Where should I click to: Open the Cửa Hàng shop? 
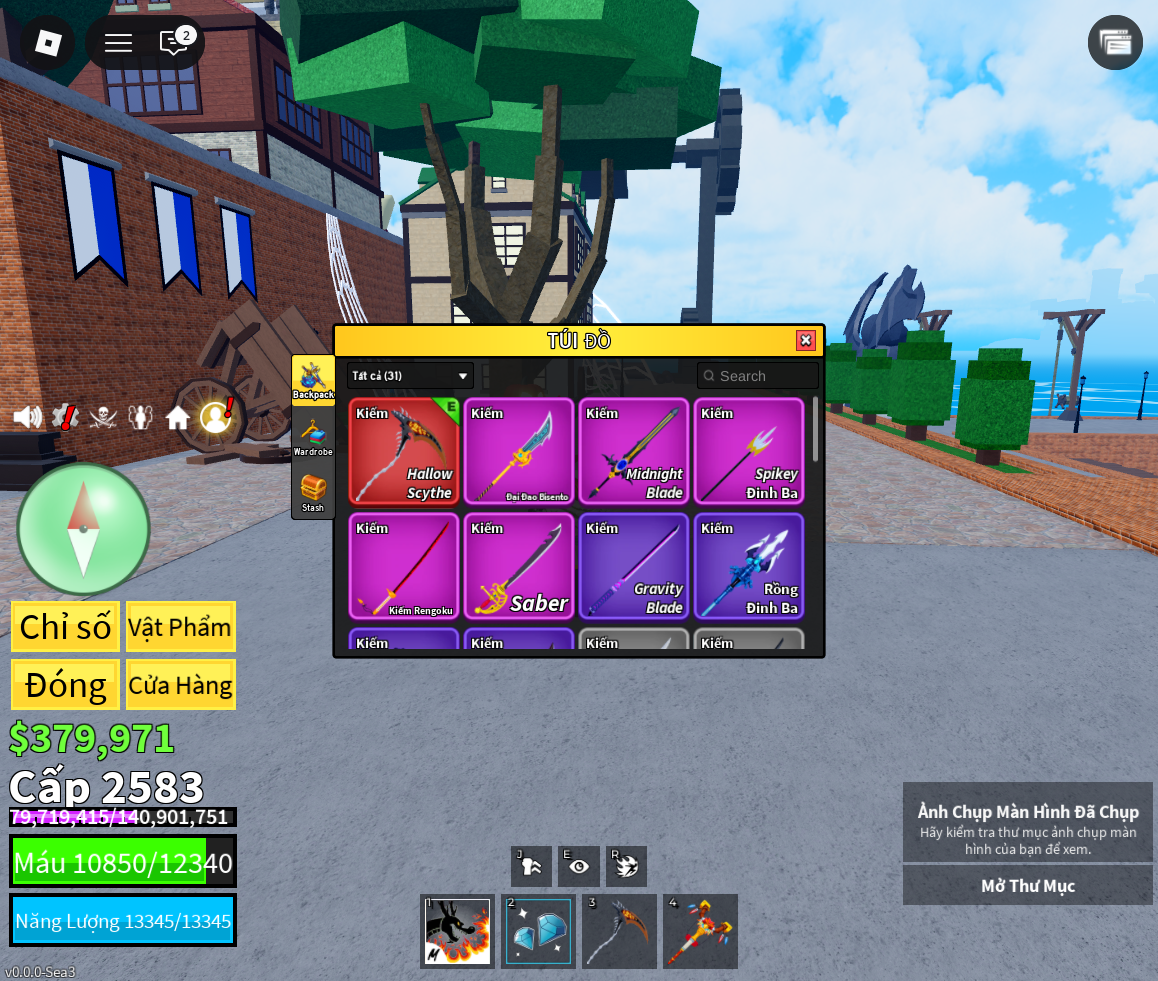click(x=180, y=685)
